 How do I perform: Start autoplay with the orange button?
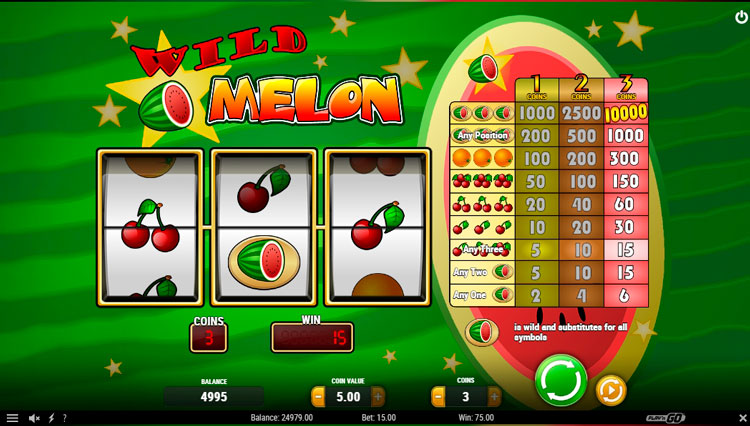610,390
